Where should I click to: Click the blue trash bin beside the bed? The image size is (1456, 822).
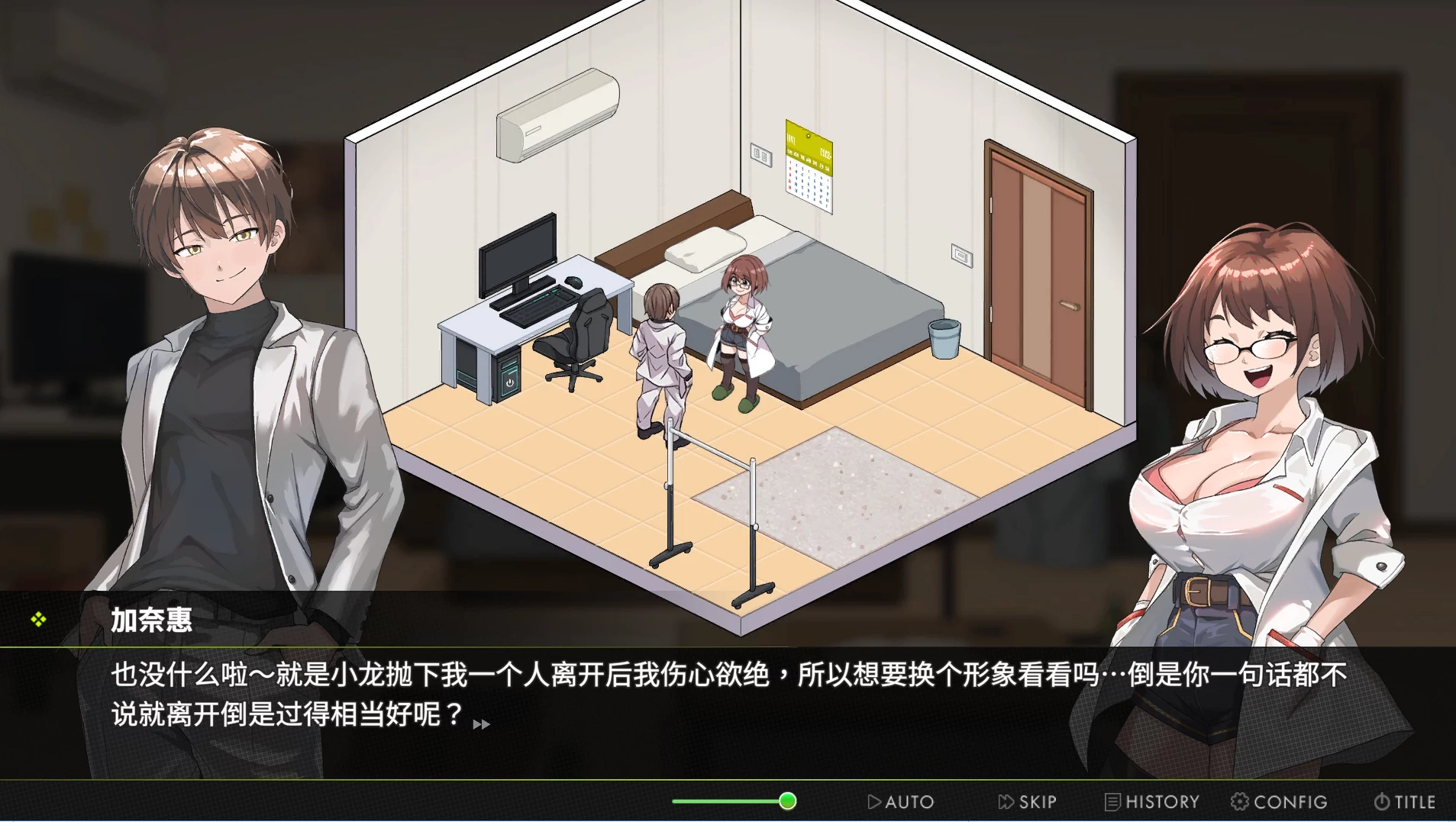point(944,341)
